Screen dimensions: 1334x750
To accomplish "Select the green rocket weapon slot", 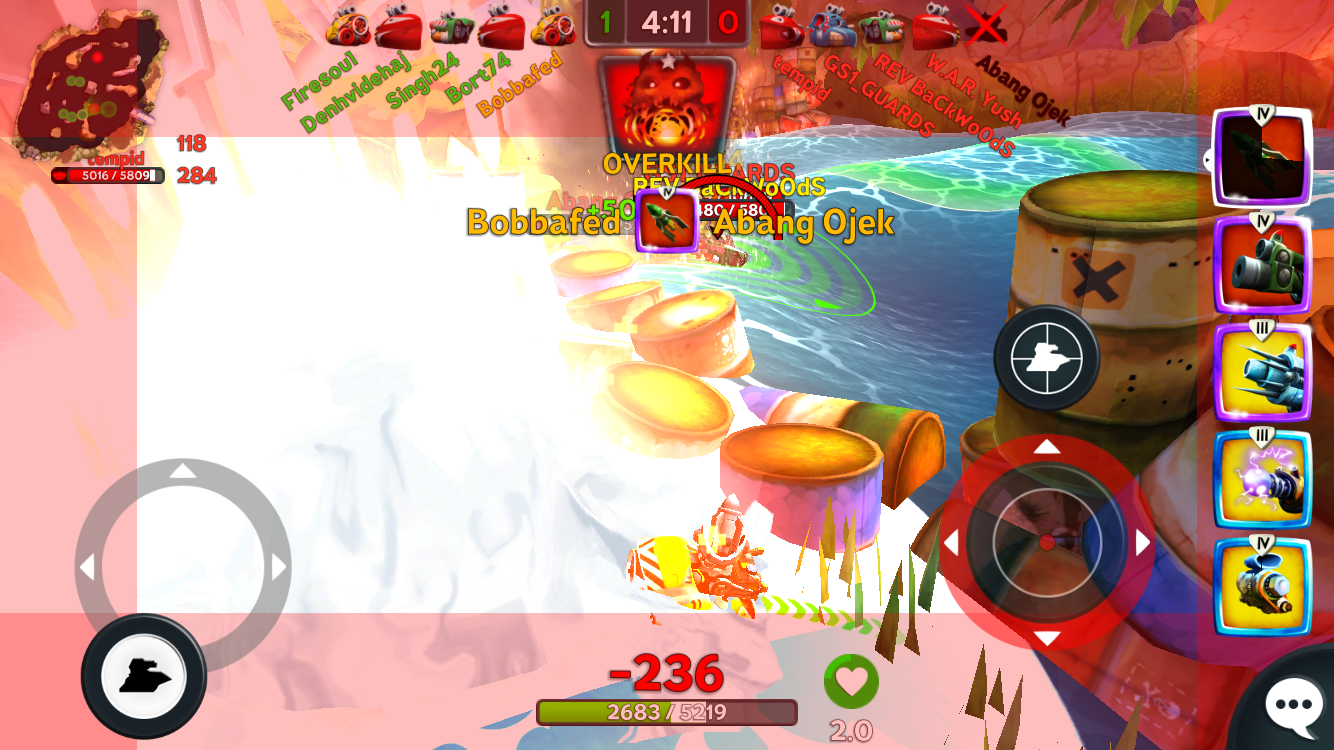I will click(x=1262, y=157).
